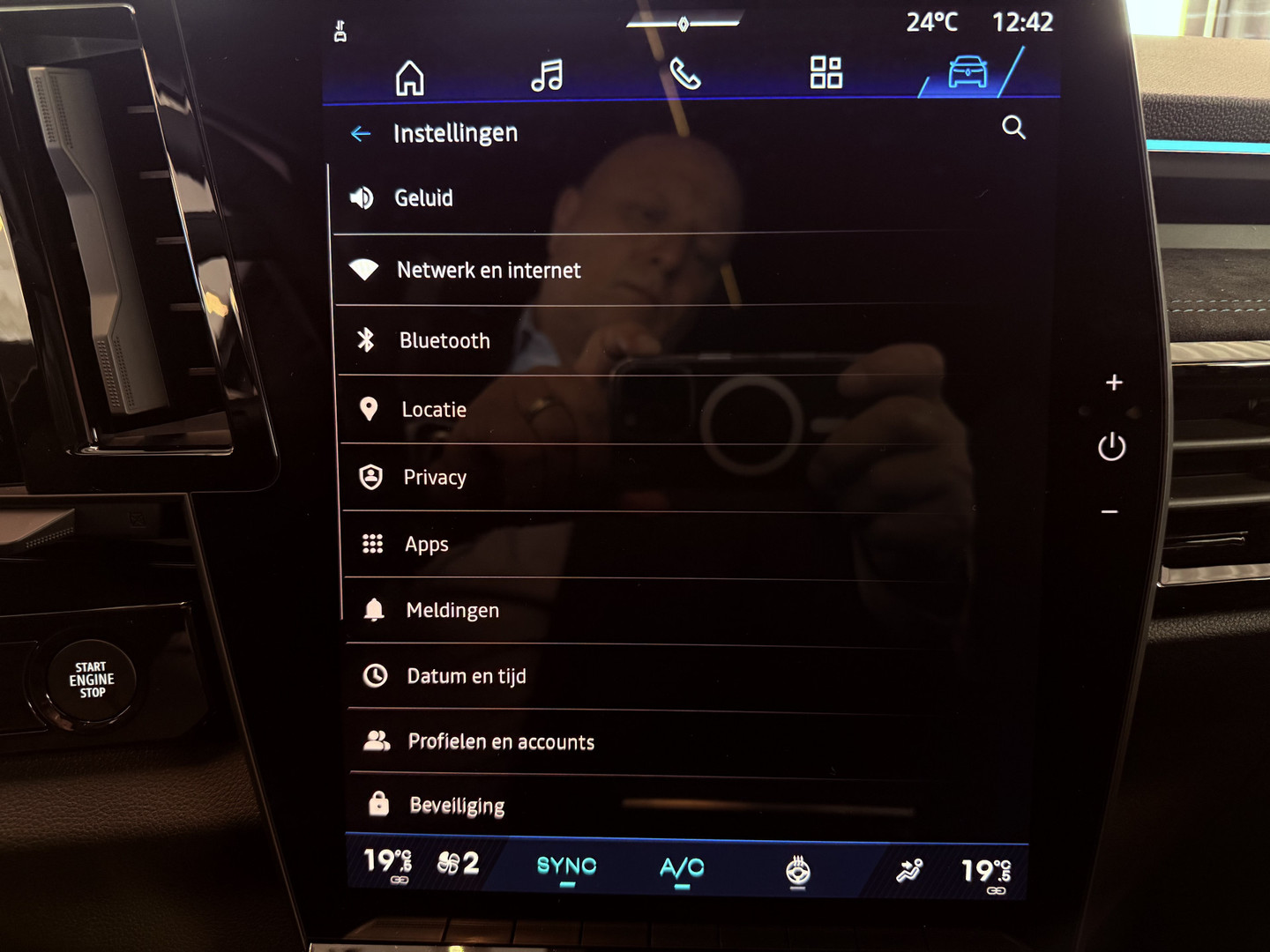Open the Geluid sound settings

(x=423, y=198)
